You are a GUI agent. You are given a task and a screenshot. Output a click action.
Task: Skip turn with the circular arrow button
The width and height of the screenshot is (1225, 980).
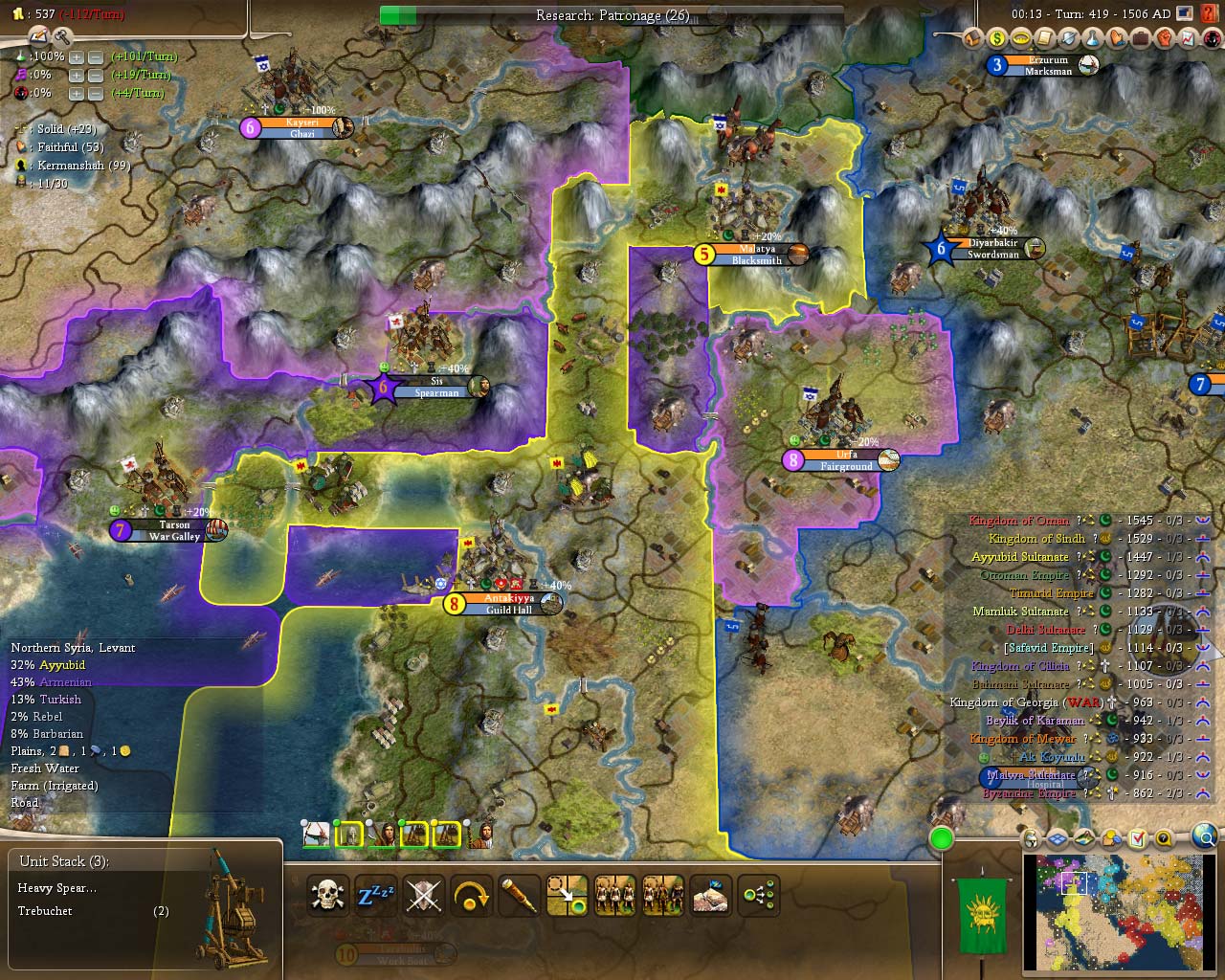point(472,896)
